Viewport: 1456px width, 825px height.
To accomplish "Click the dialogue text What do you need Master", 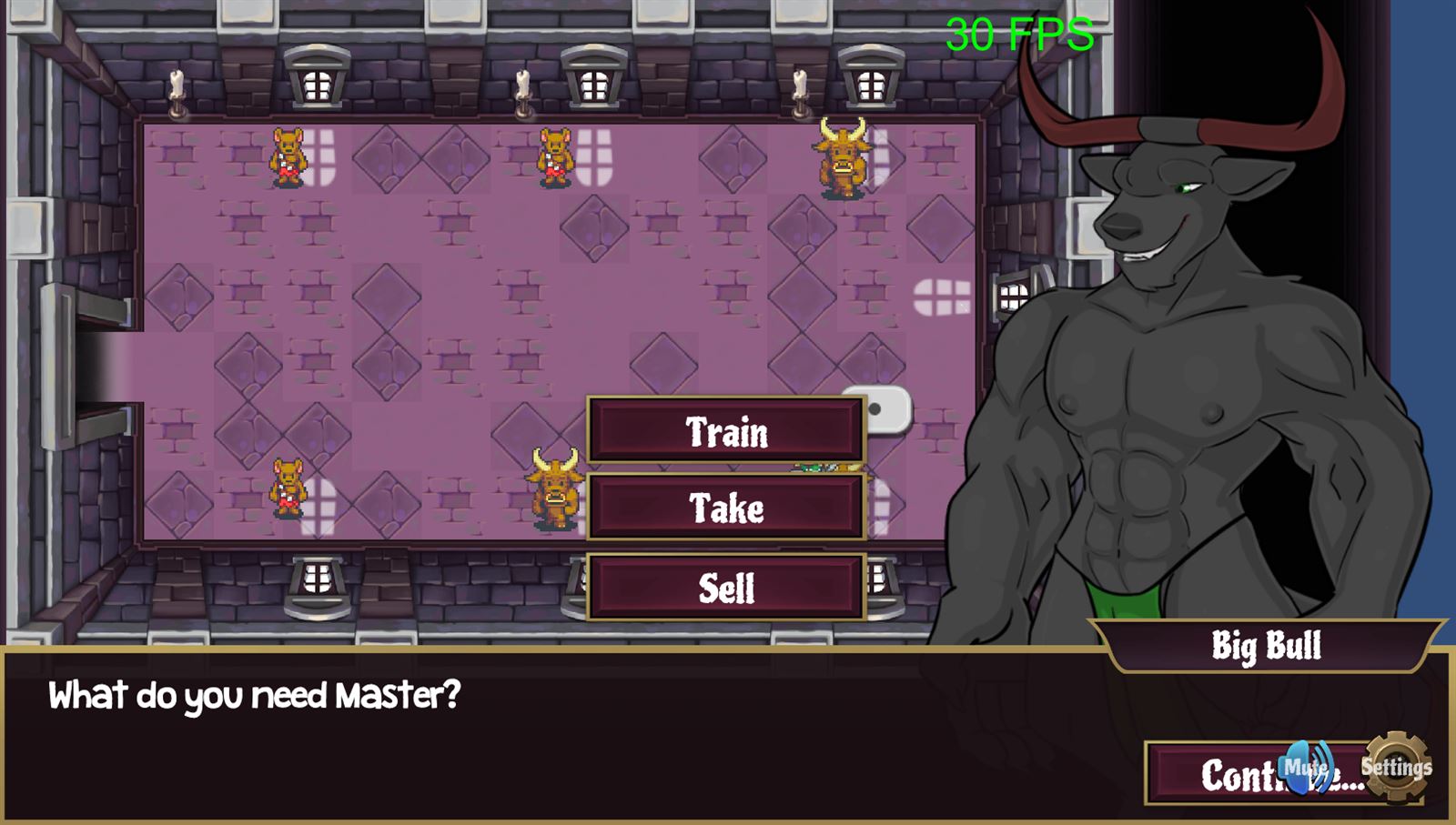I will [x=255, y=696].
